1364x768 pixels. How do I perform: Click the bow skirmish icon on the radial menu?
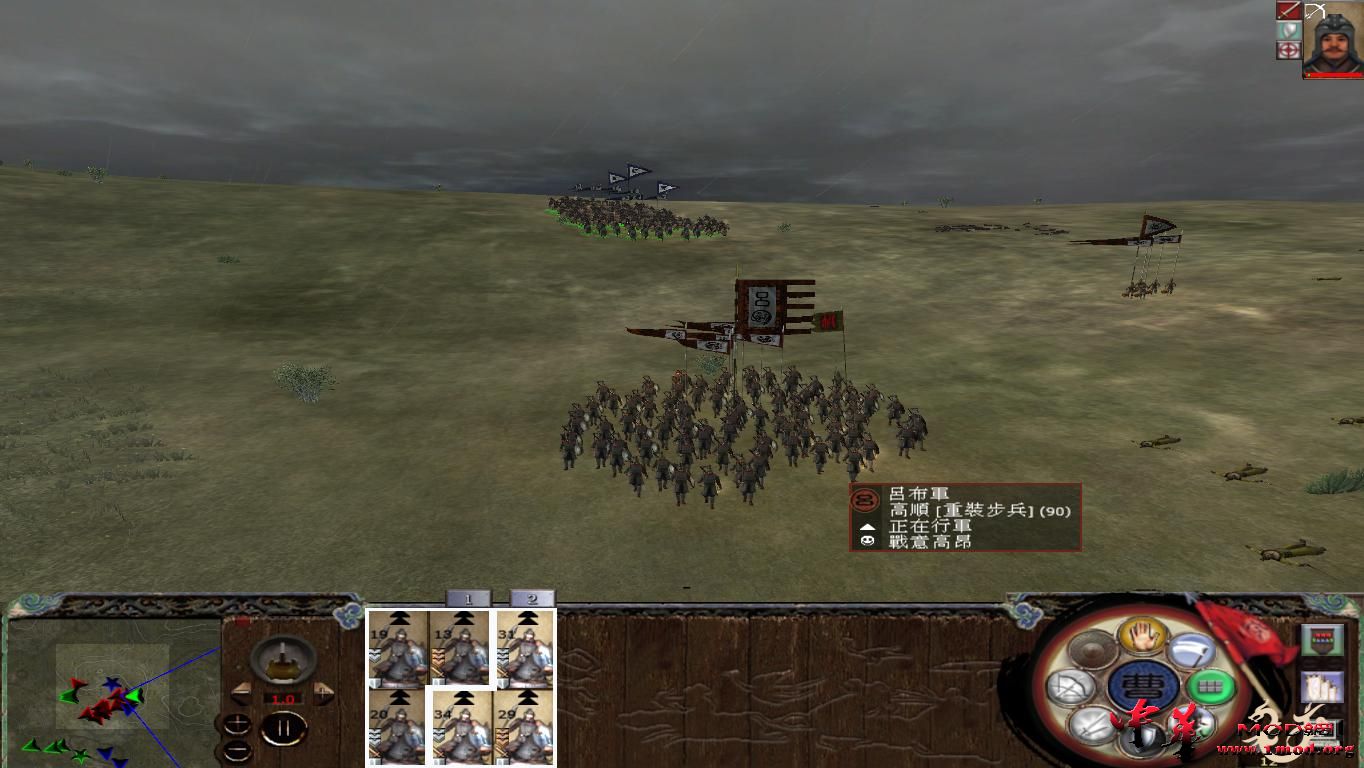coord(1072,686)
